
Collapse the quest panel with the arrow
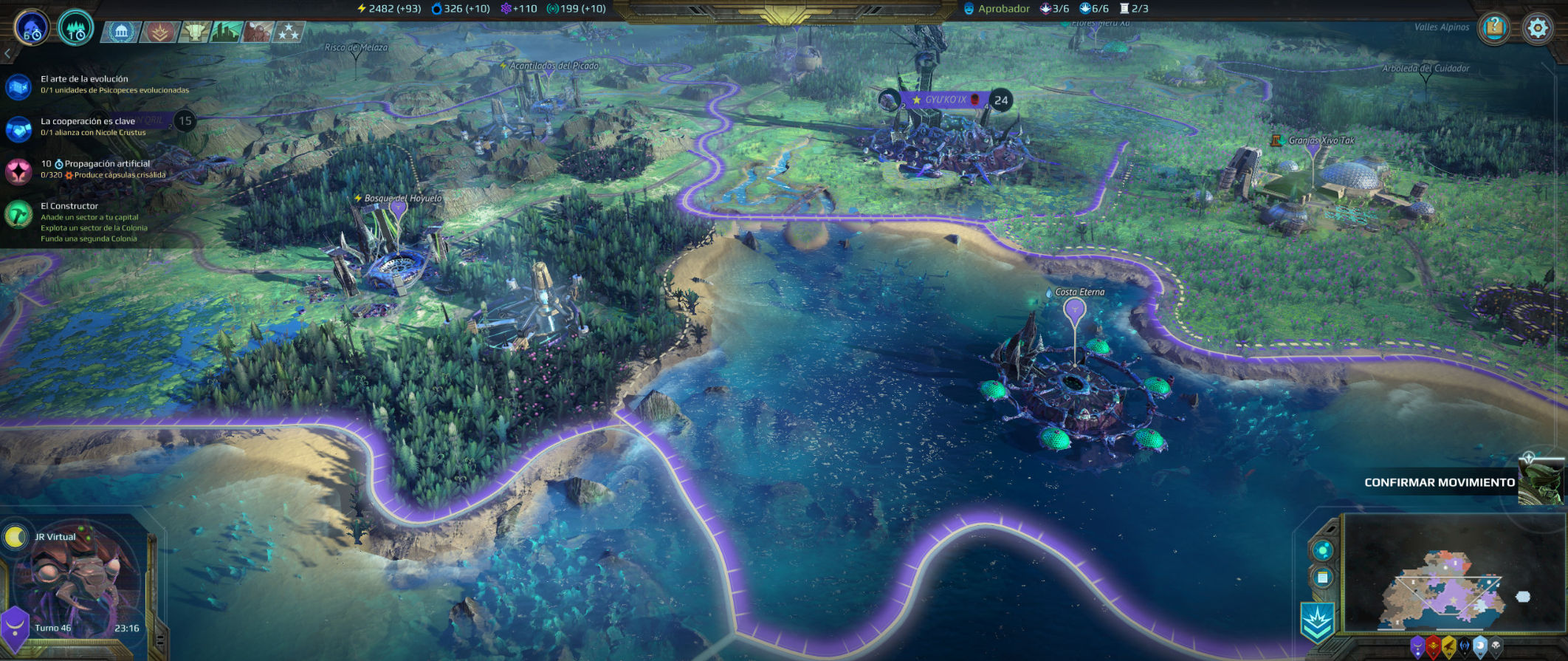(x=7, y=53)
